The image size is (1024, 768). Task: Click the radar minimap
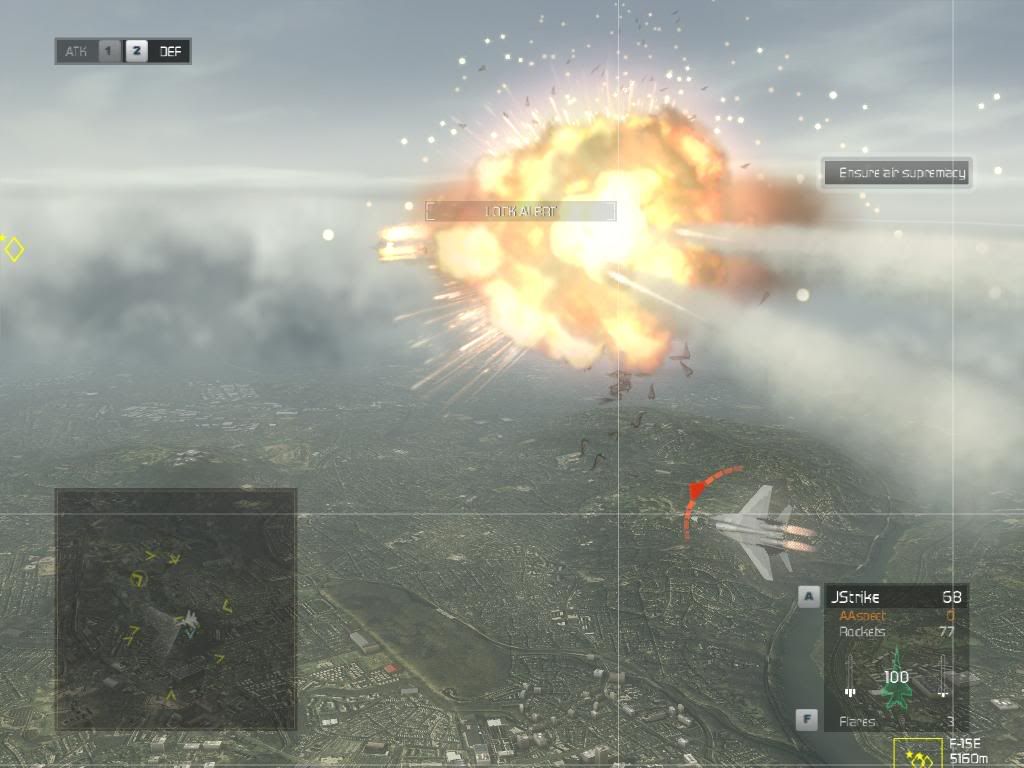point(176,609)
